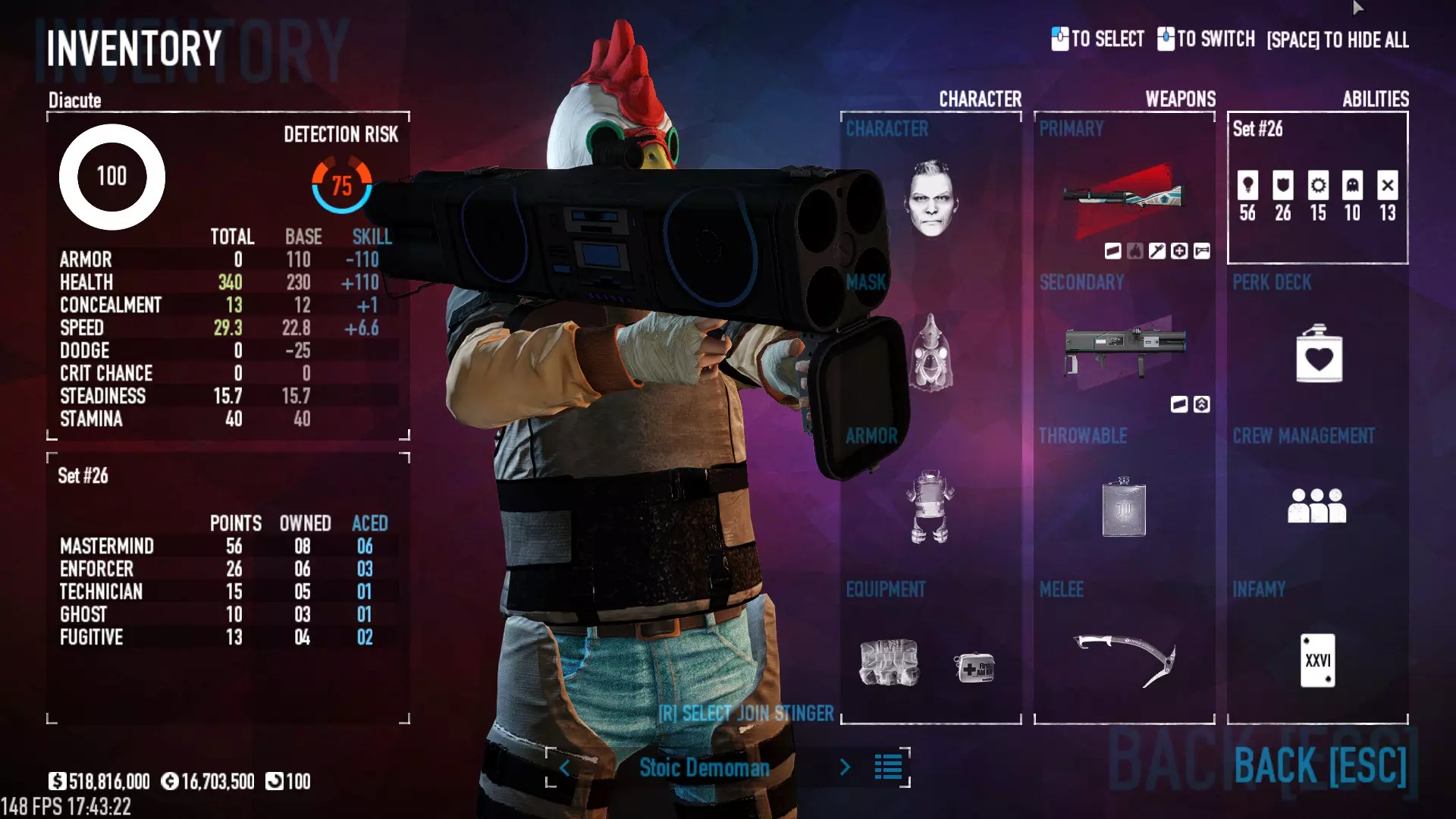Viewport: 1456px width, 819px height.
Task: Open skill Set #26 panel
Action: tap(1317, 188)
